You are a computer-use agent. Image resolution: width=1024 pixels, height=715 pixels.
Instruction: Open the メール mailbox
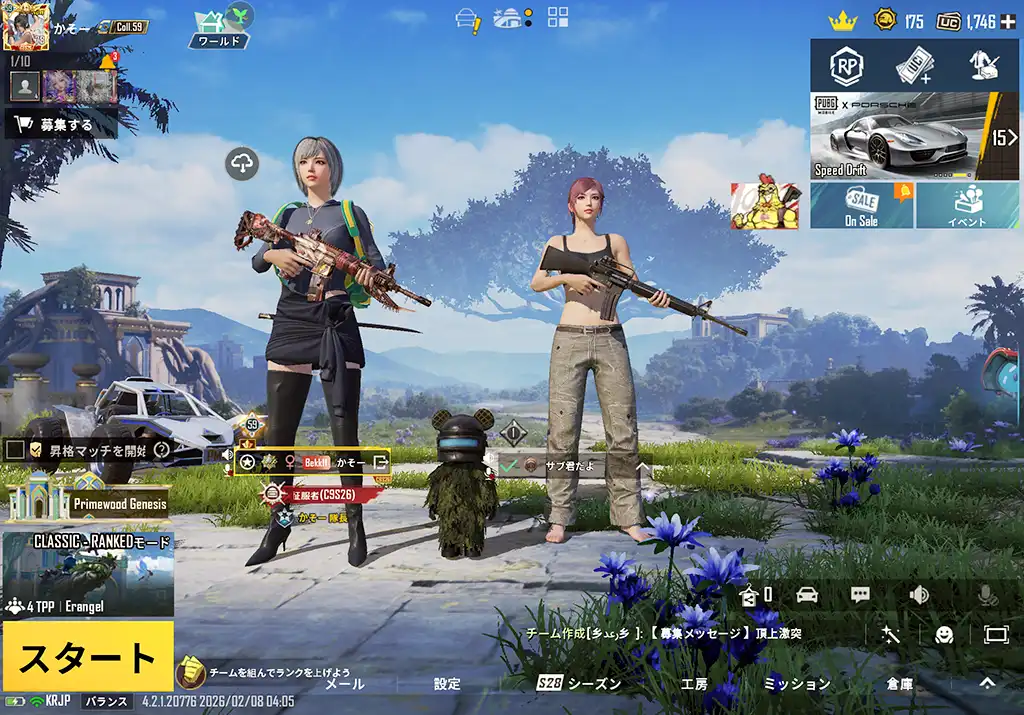tap(345, 684)
